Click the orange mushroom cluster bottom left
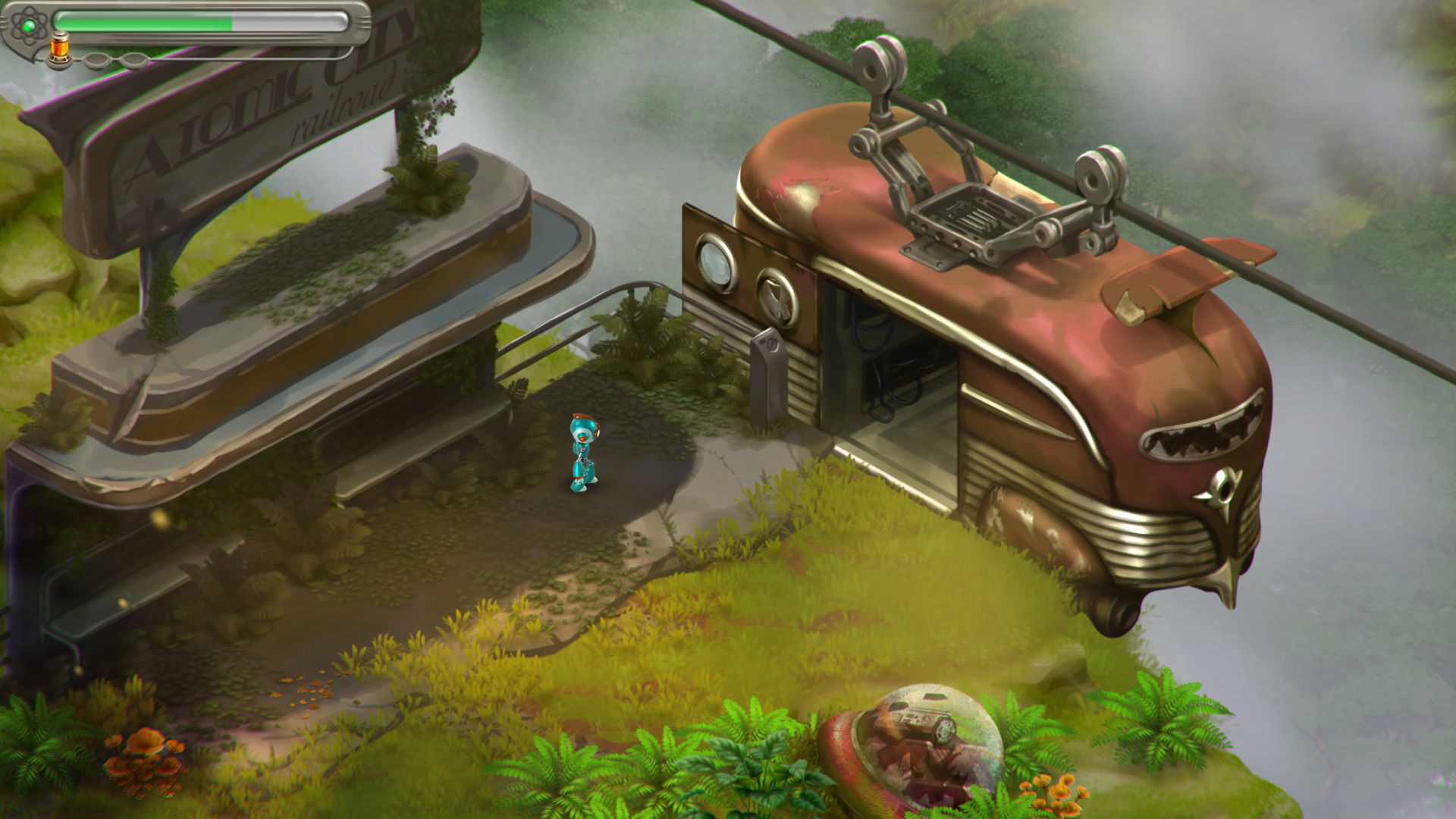This screenshot has height=819, width=1456. pyautogui.click(x=144, y=758)
